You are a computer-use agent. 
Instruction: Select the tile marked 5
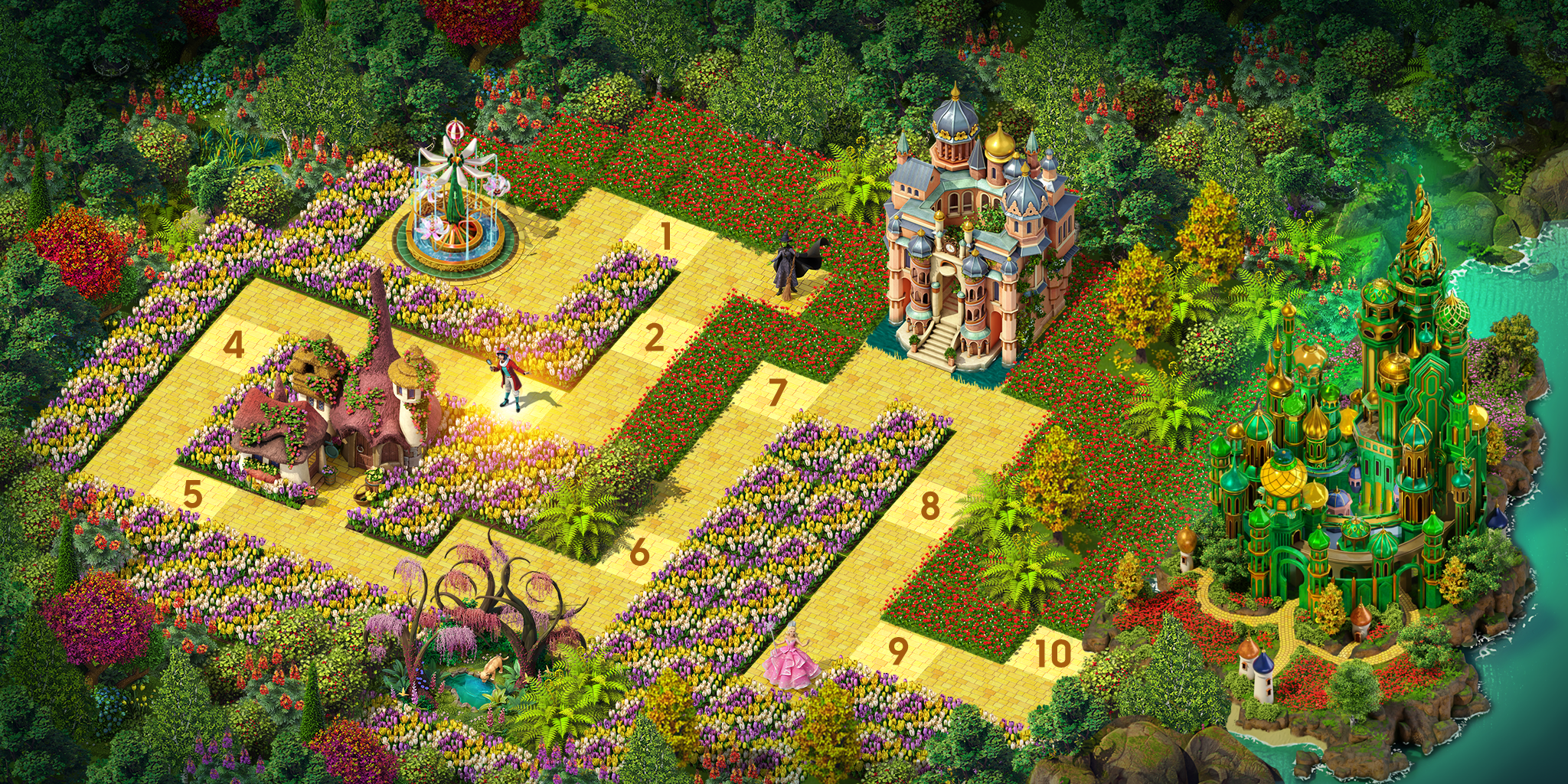pyautogui.click(x=192, y=495)
